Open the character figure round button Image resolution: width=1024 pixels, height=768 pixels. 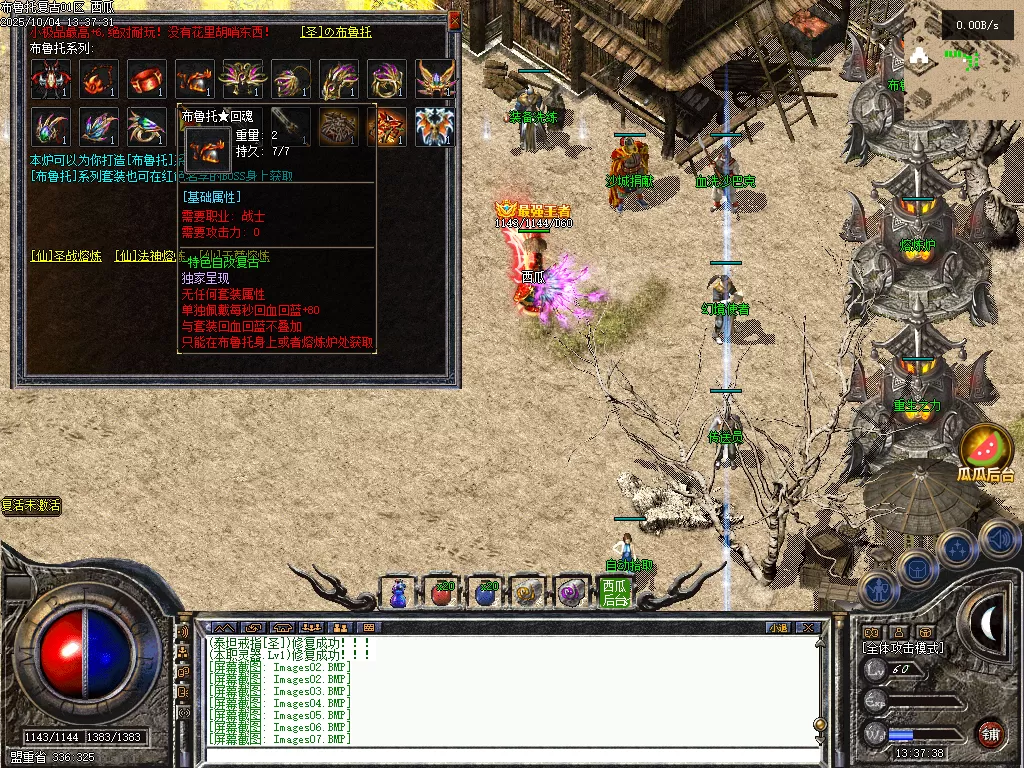876,590
